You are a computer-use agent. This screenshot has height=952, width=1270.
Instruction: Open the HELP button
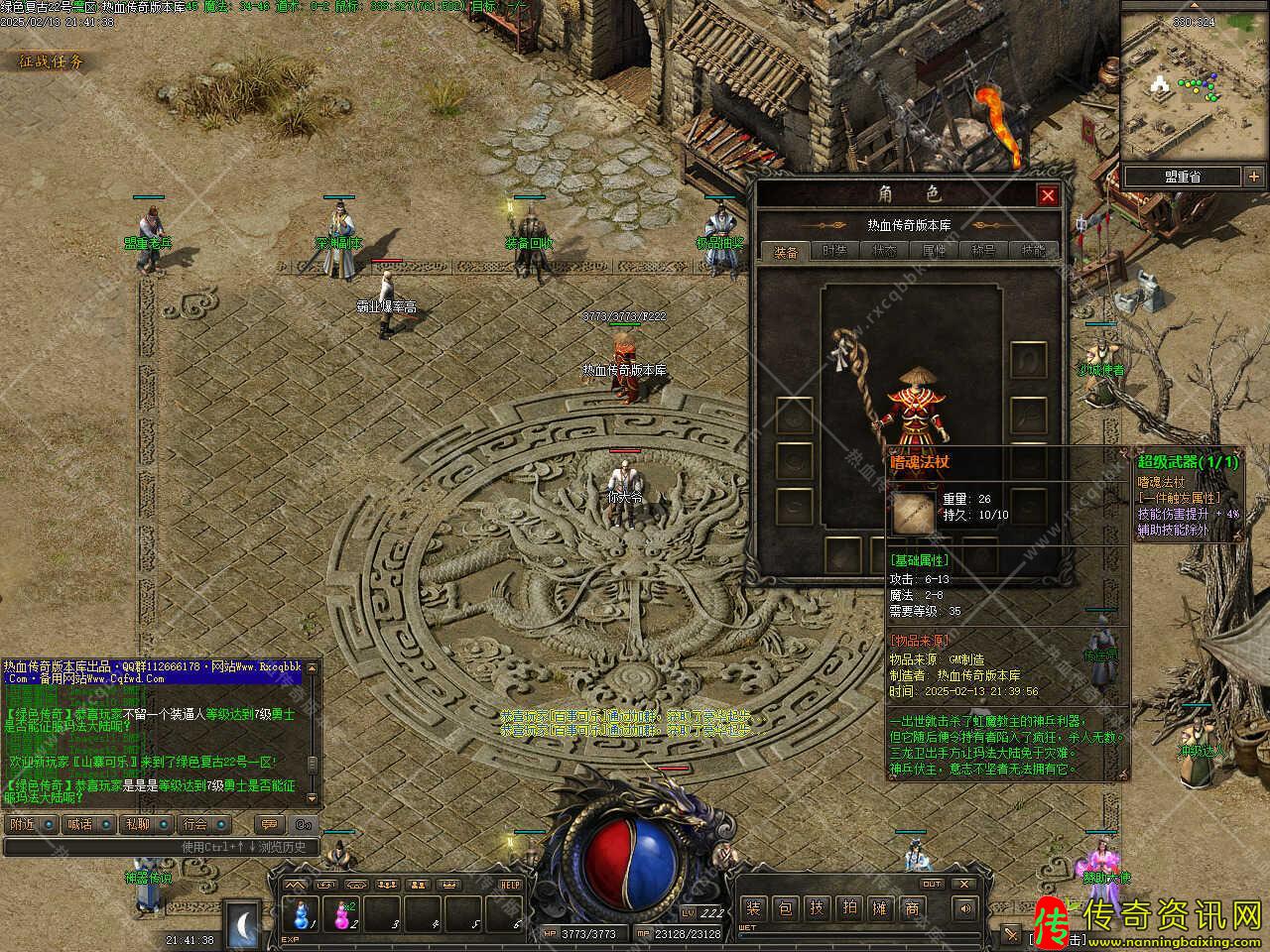pos(510,885)
